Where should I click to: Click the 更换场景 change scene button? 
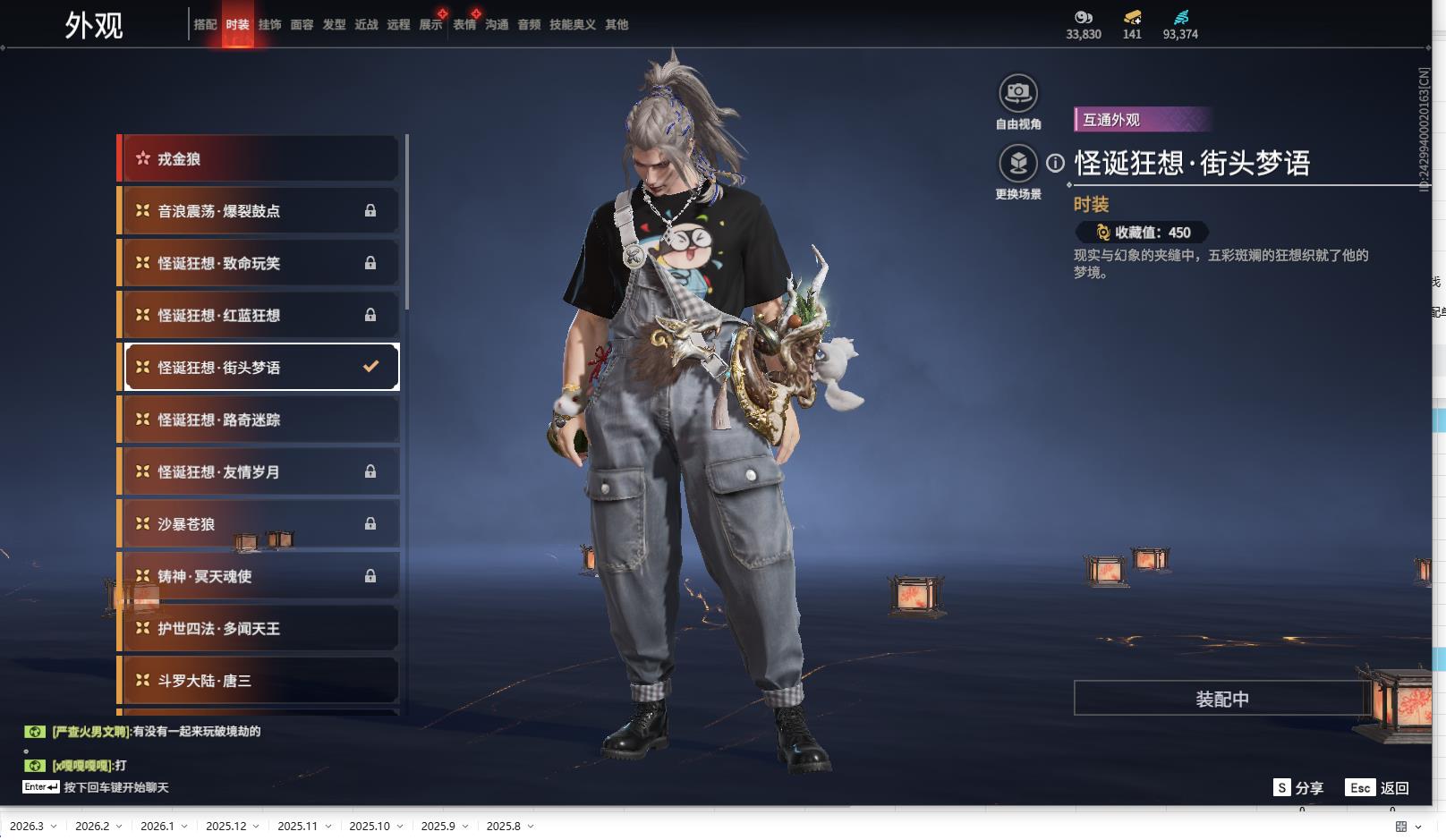tap(1018, 164)
